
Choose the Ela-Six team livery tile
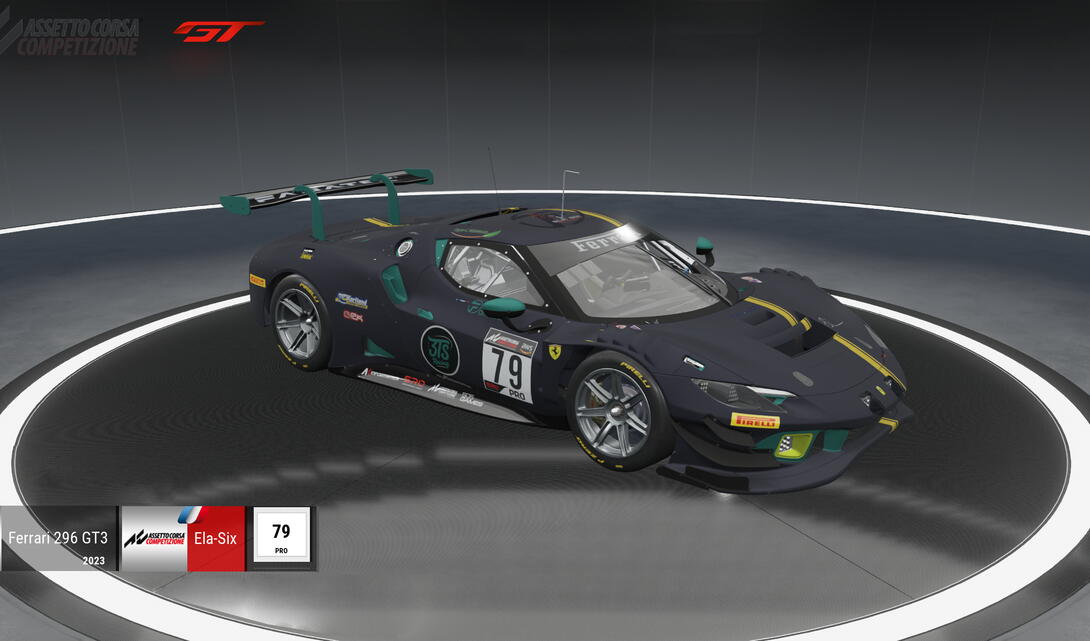tap(183, 538)
